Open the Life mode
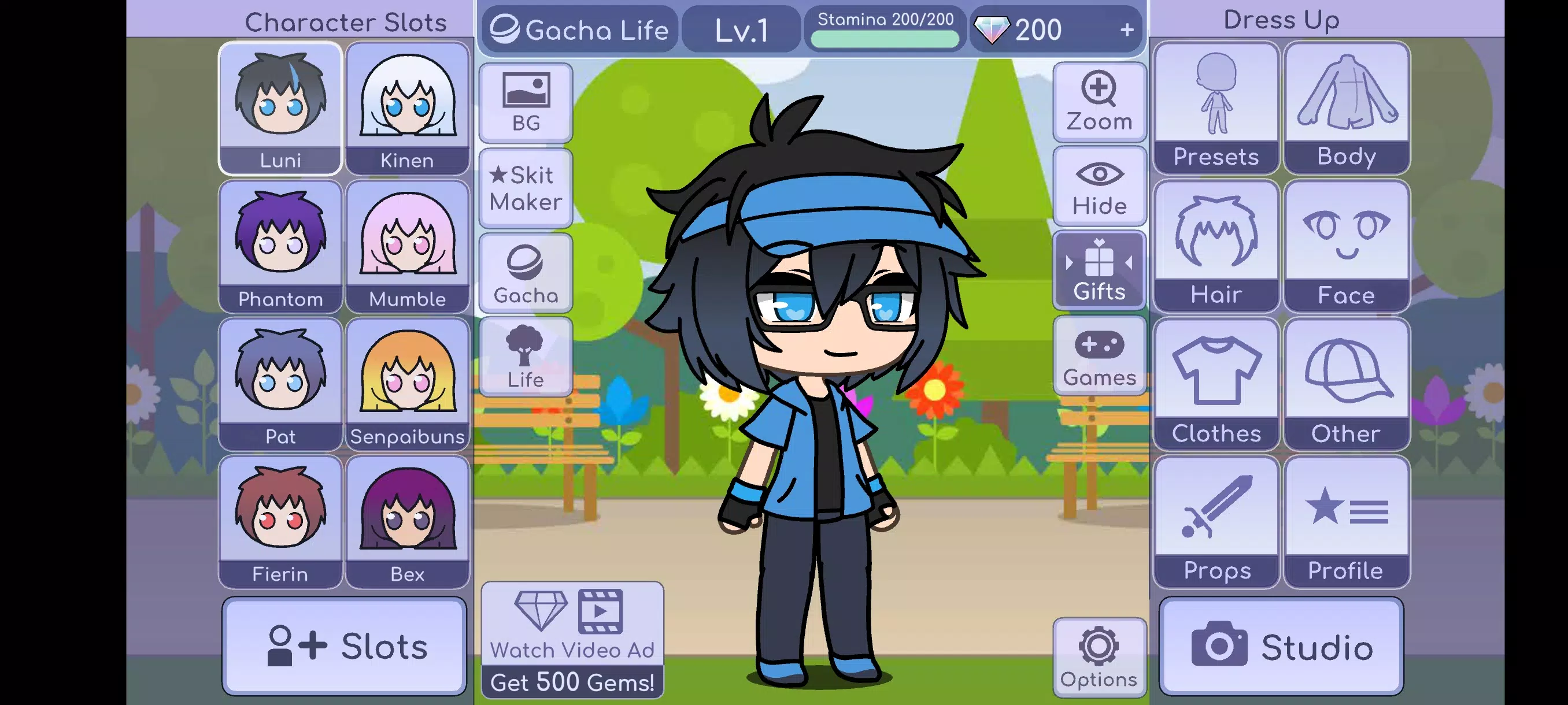The width and height of the screenshot is (1568, 705). [525, 358]
